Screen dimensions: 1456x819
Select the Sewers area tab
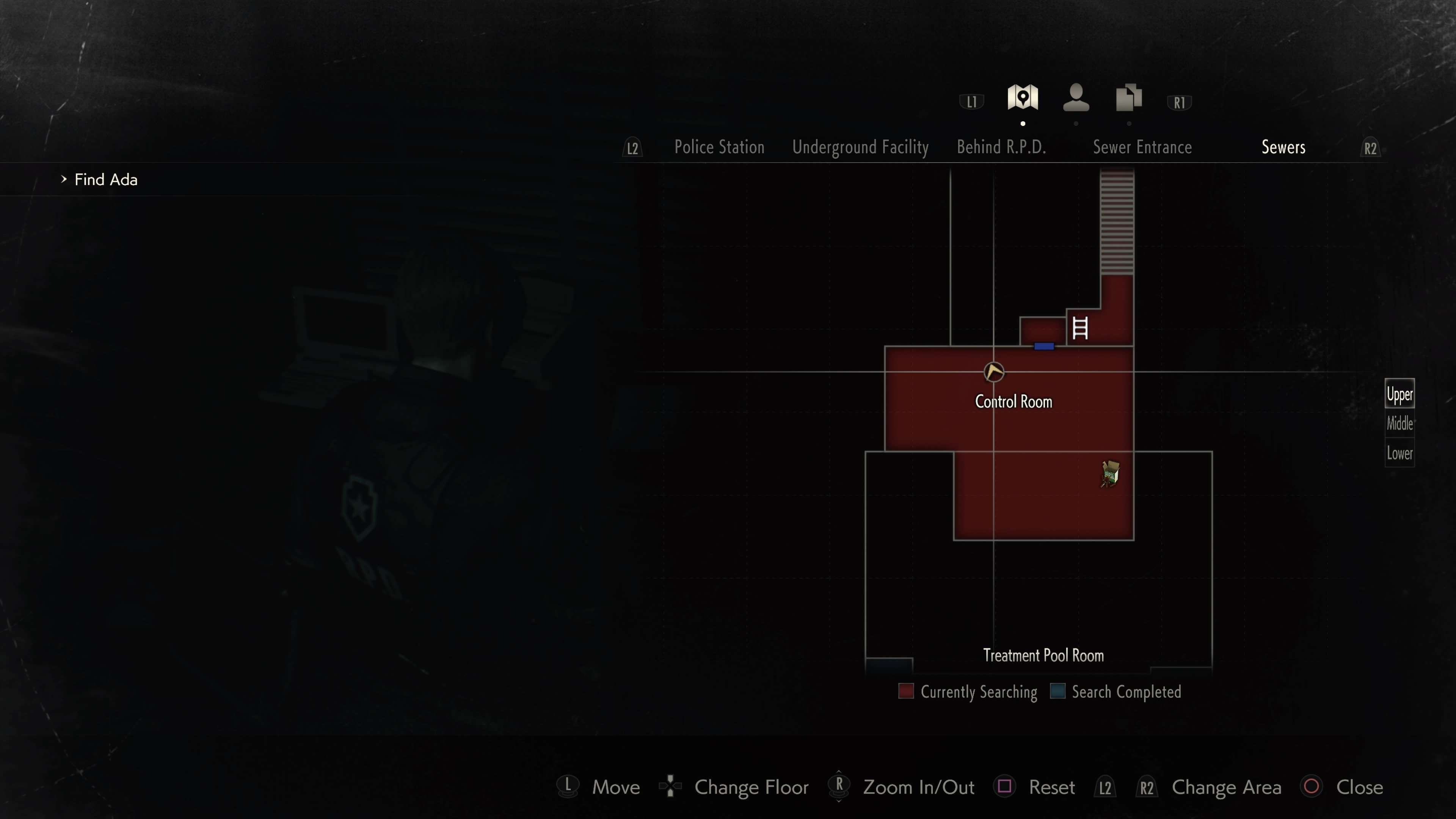coord(1283,147)
